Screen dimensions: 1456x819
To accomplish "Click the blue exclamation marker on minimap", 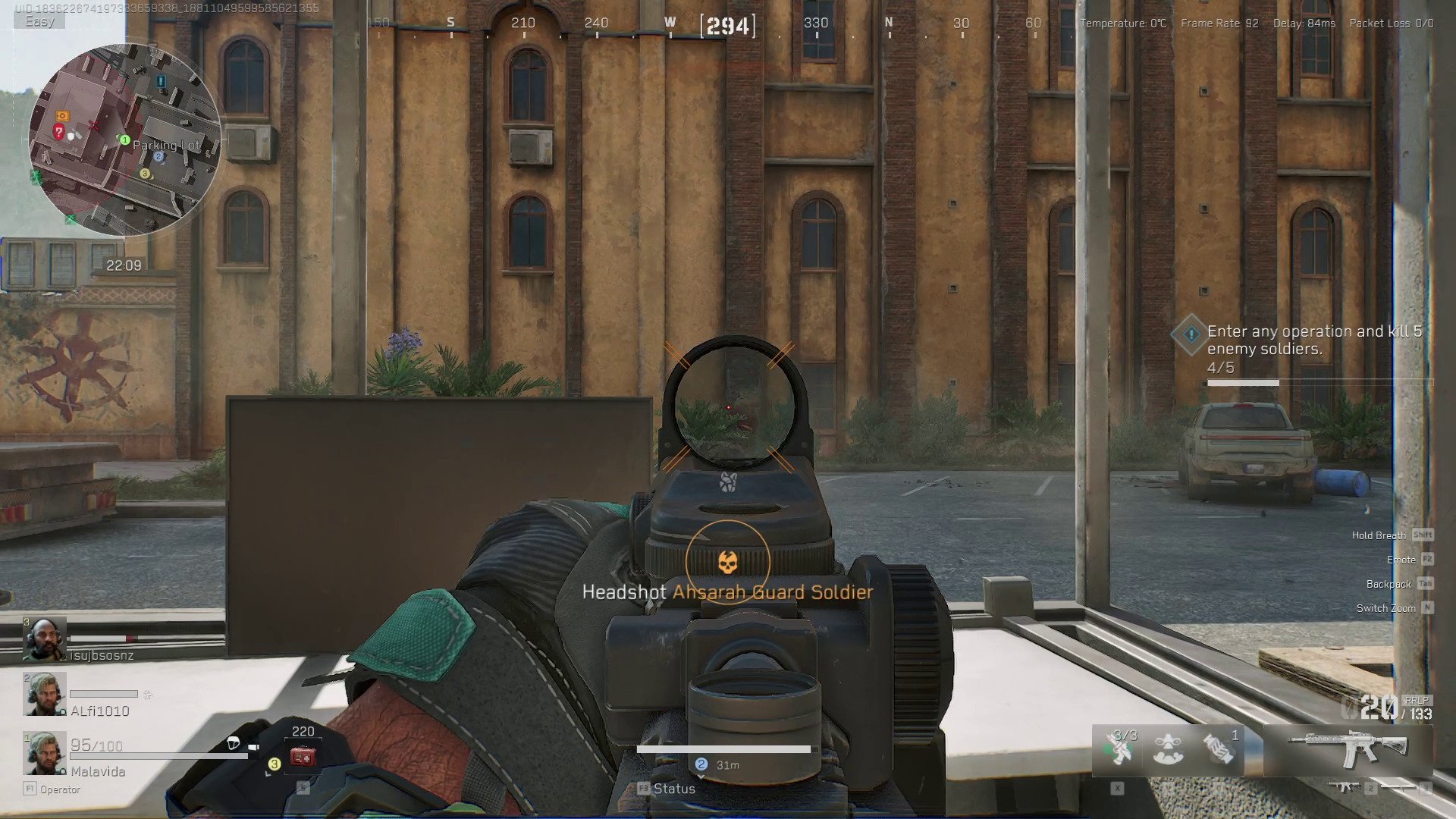I will coord(160,80).
